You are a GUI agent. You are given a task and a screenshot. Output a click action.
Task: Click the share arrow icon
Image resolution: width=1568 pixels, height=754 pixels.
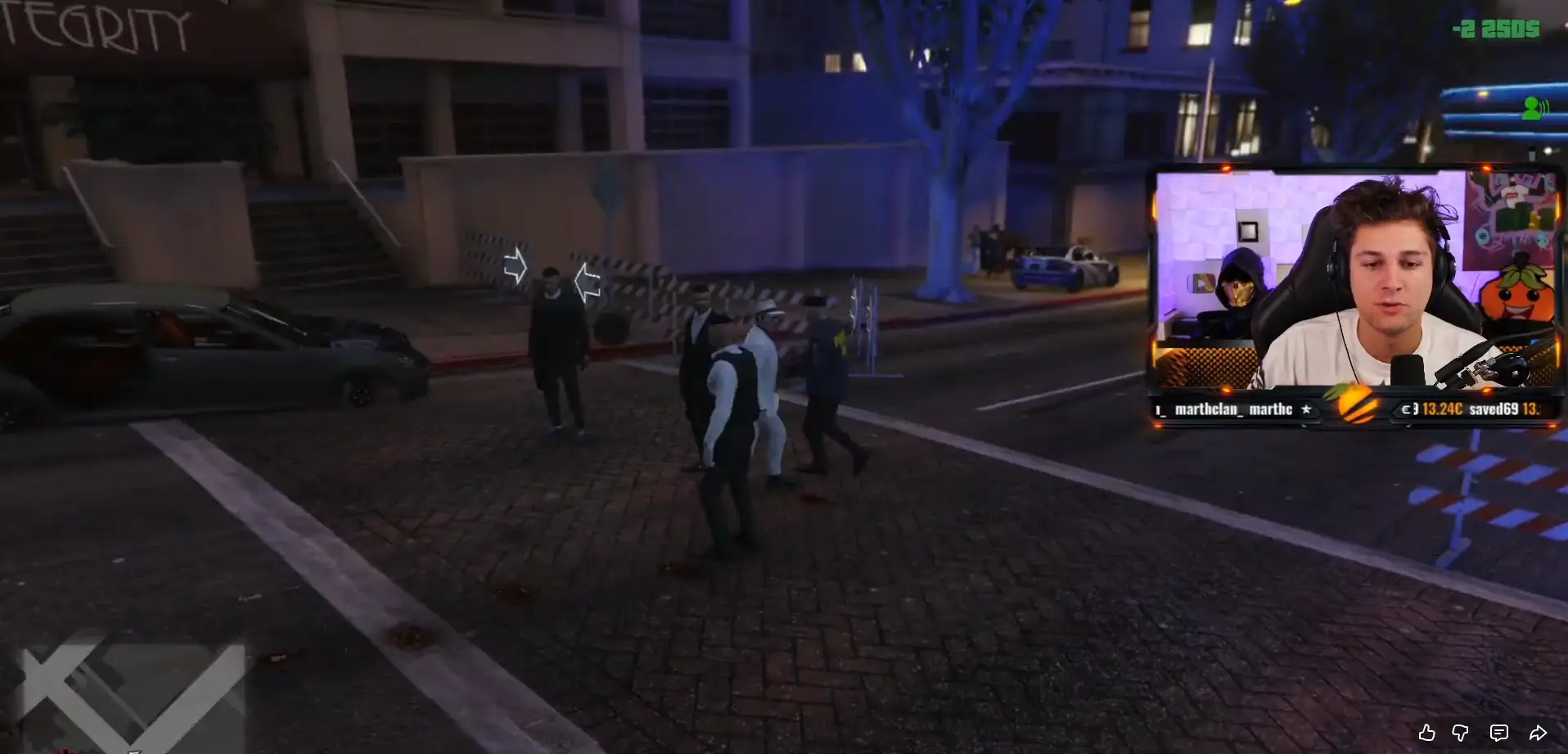point(1537,733)
